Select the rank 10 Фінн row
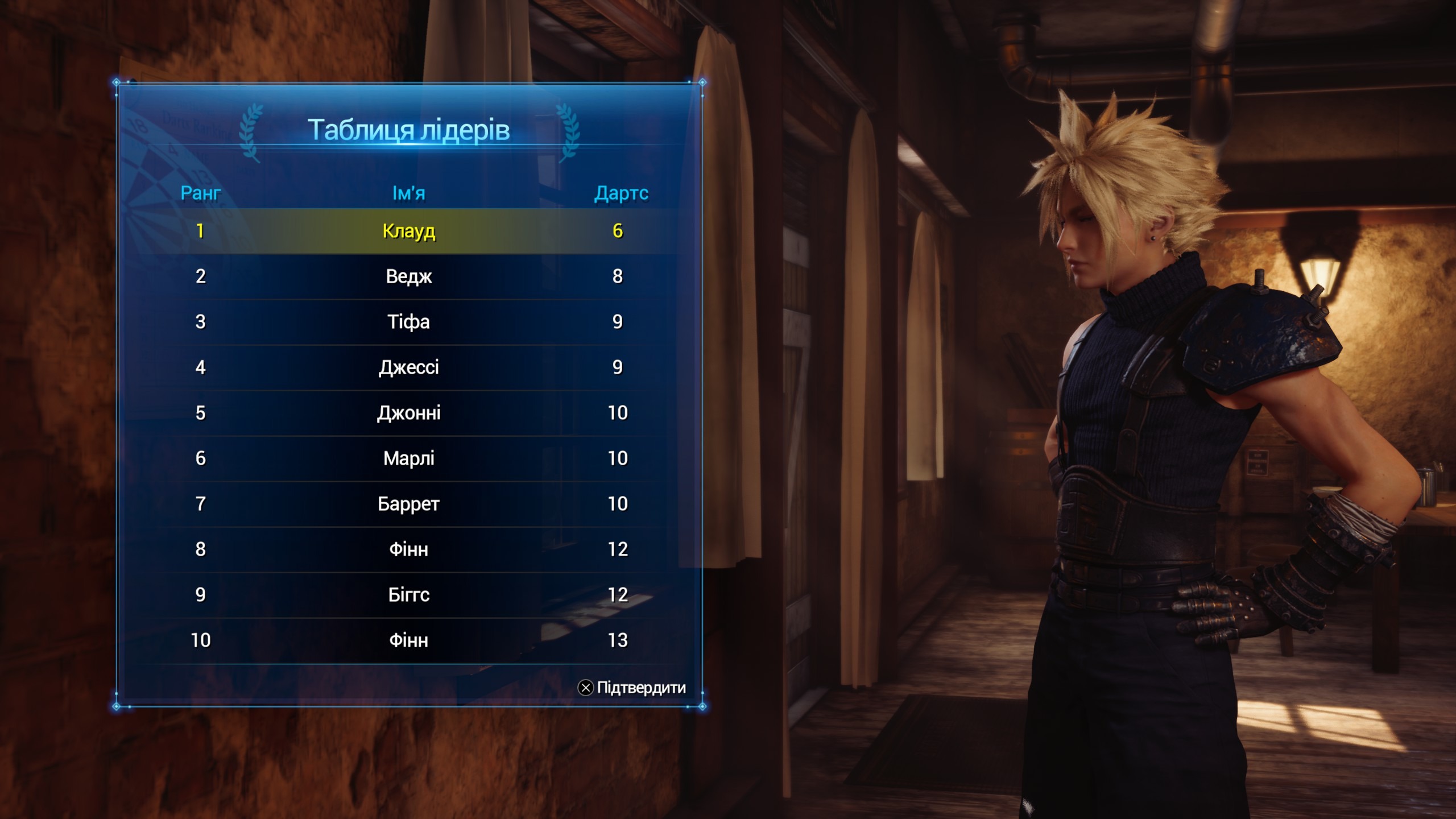The image size is (1456, 819). [x=408, y=640]
